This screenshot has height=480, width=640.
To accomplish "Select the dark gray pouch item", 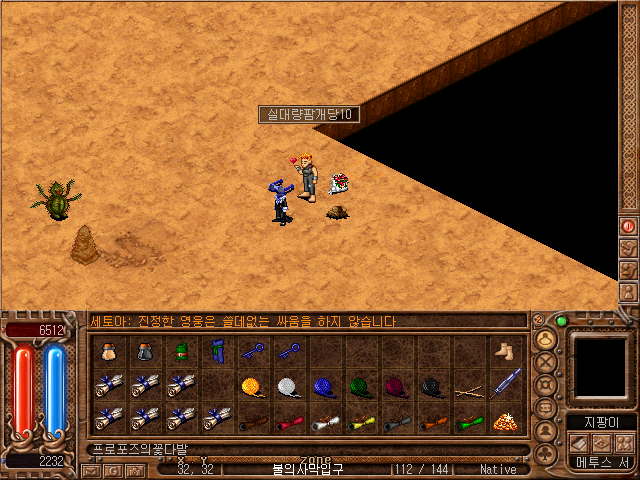I will pos(144,351).
